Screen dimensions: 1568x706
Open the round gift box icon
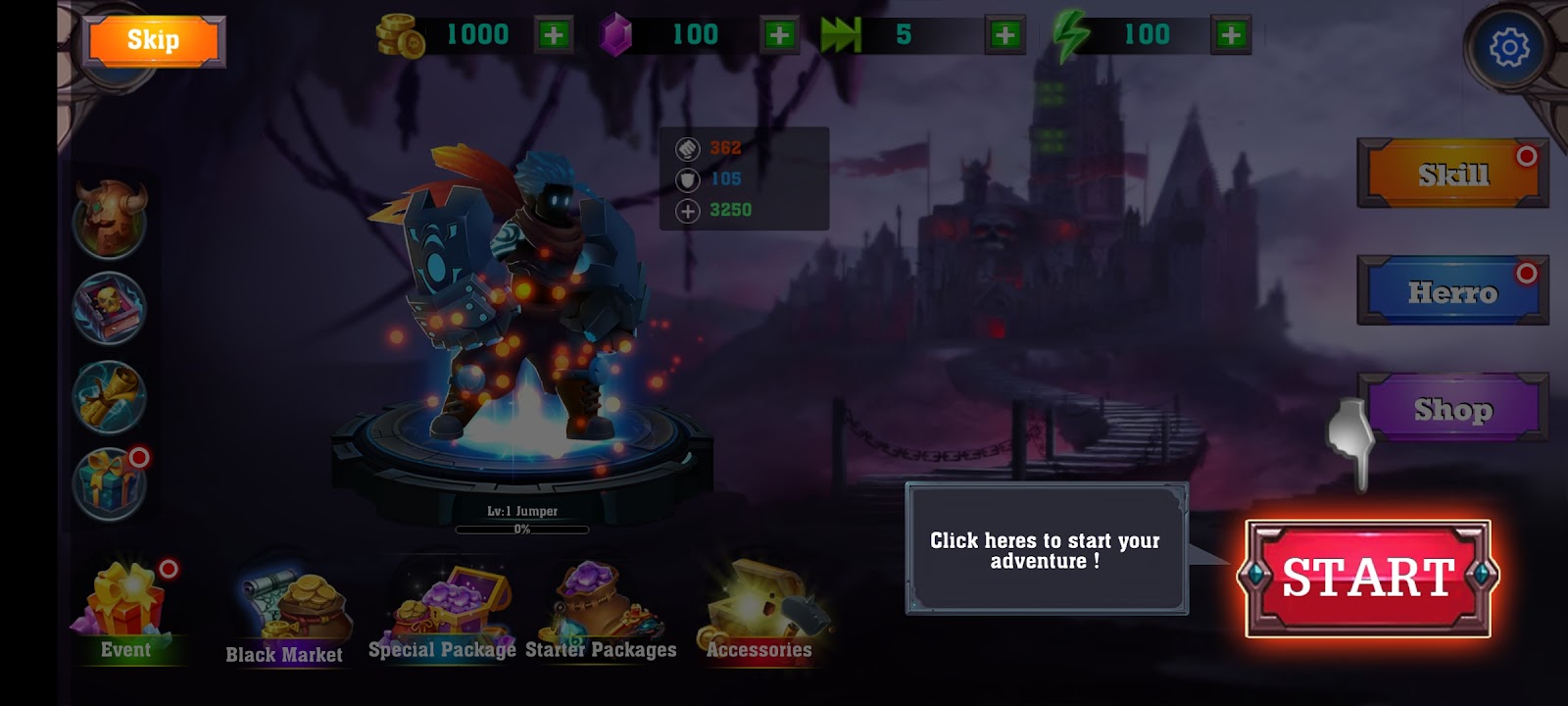tap(110, 483)
